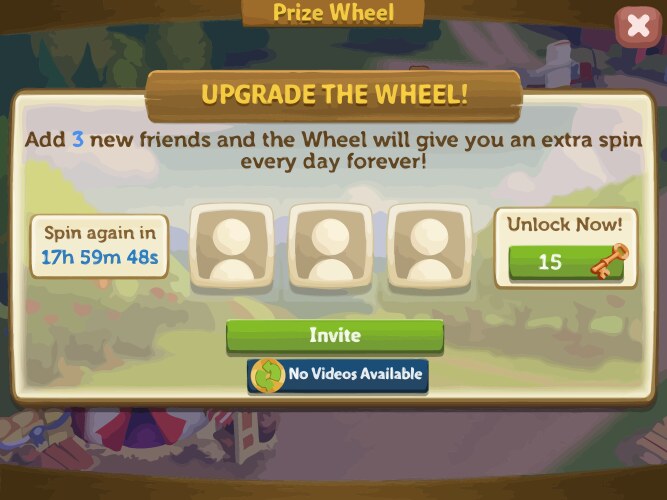This screenshot has width=667, height=500.
Task: Tap the No Videos Available button
Action: coord(338,375)
